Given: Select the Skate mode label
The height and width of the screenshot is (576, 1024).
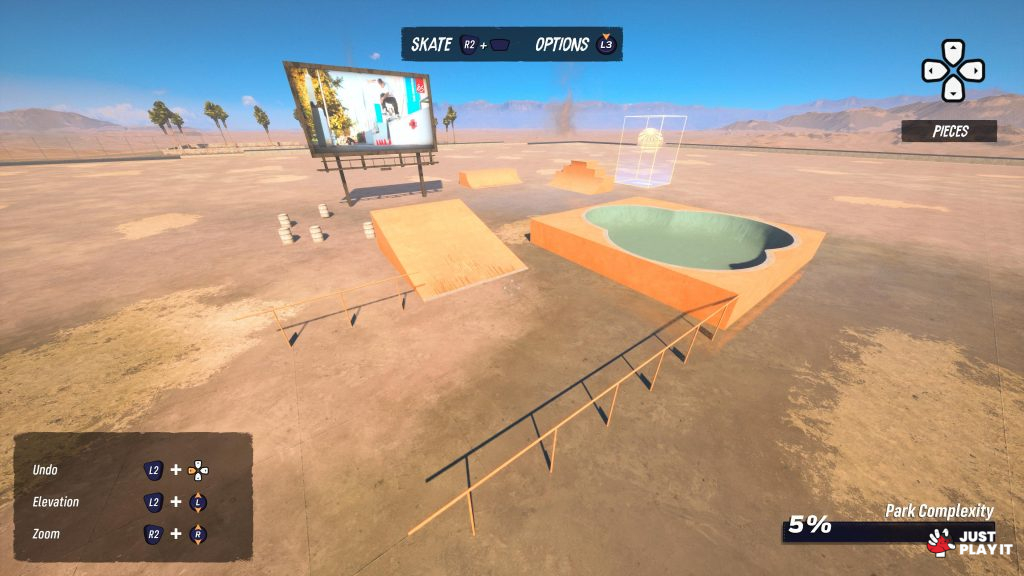Looking at the screenshot, I should [431, 44].
